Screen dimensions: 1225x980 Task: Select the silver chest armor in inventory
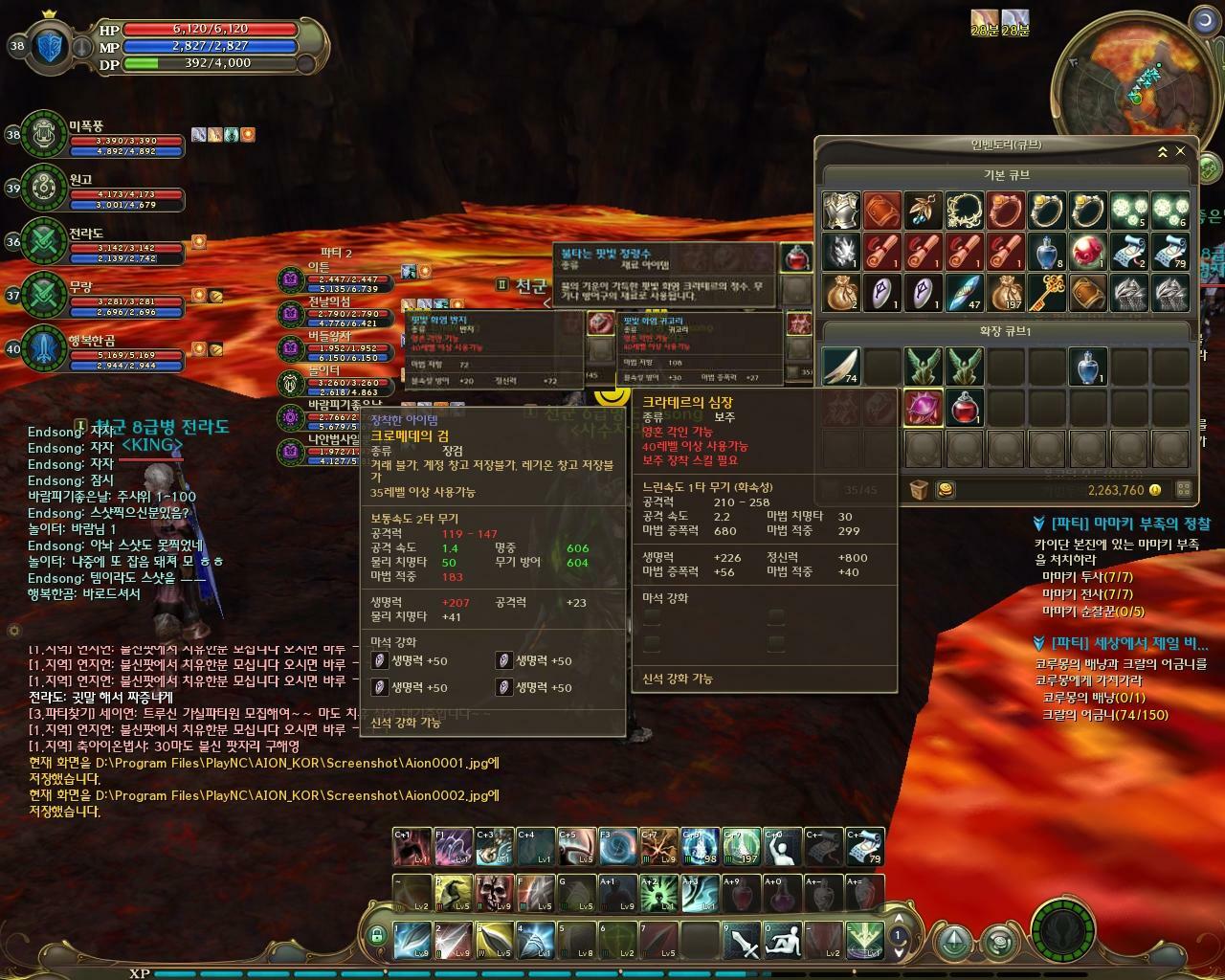pos(839,211)
